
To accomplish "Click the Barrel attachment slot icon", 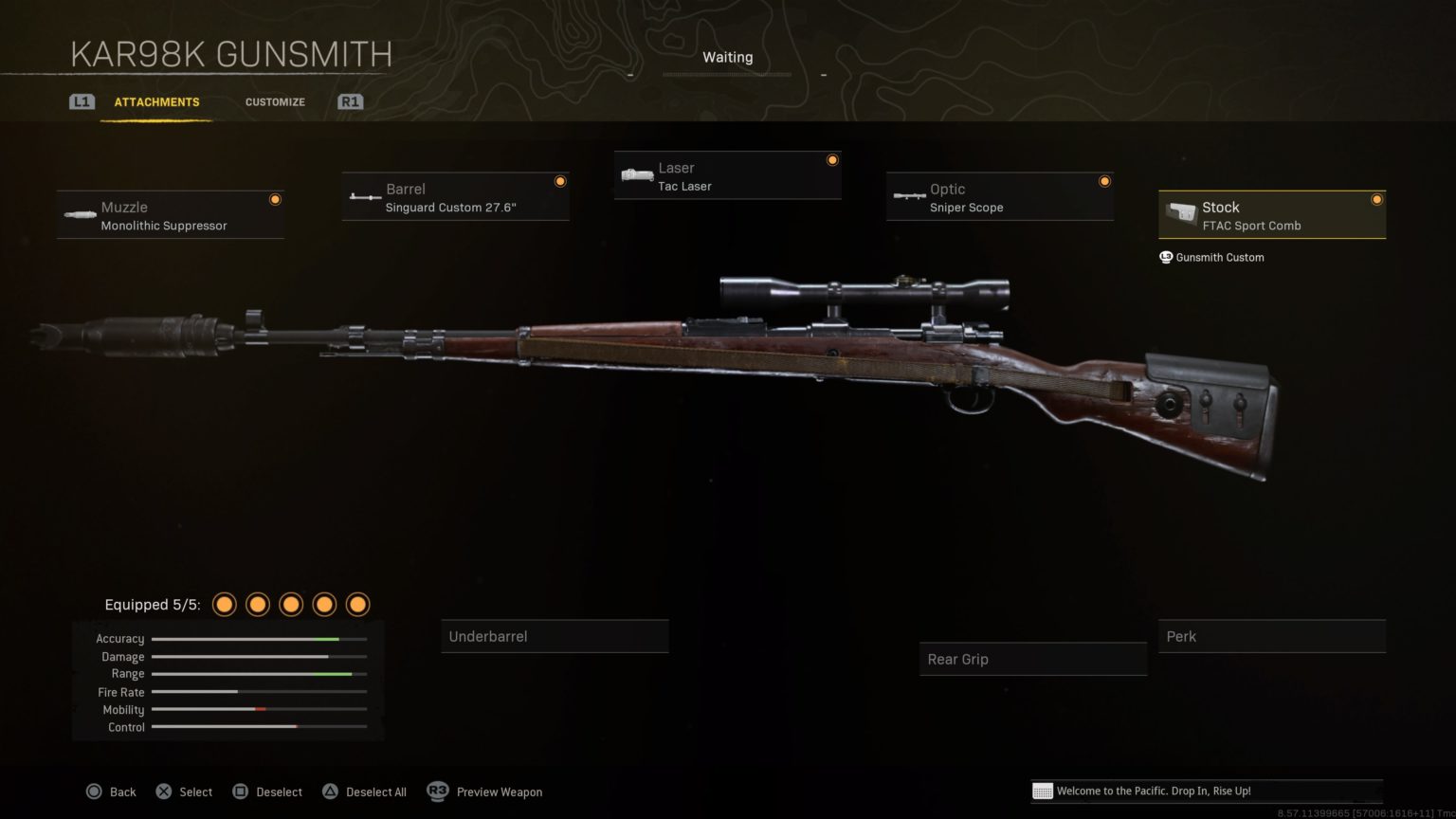I will (x=365, y=196).
